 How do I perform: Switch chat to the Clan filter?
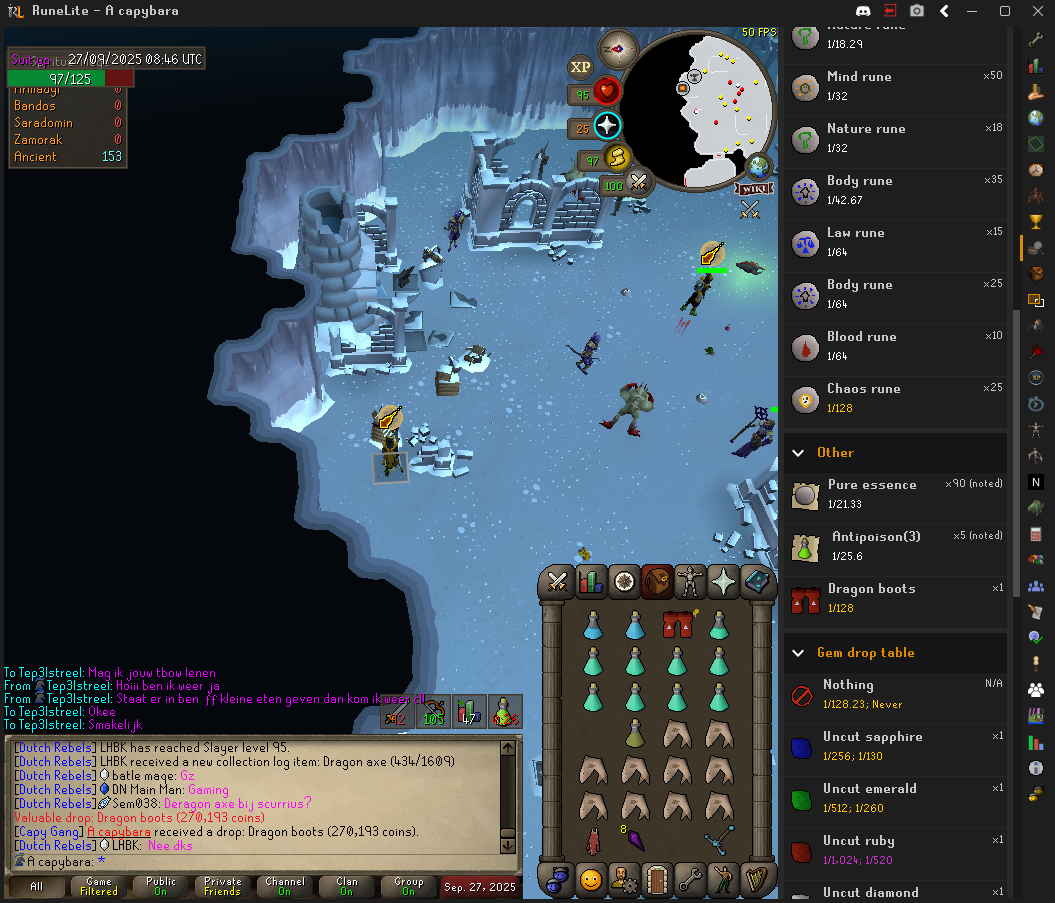pyautogui.click(x=346, y=886)
